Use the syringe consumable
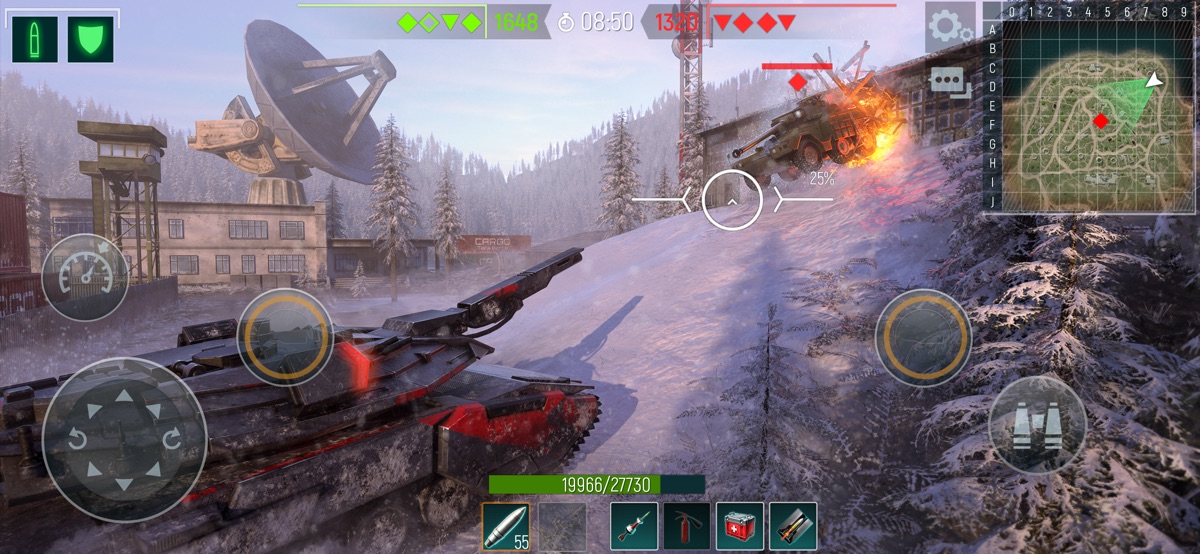The height and width of the screenshot is (554, 1200). pyautogui.click(x=634, y=526)
